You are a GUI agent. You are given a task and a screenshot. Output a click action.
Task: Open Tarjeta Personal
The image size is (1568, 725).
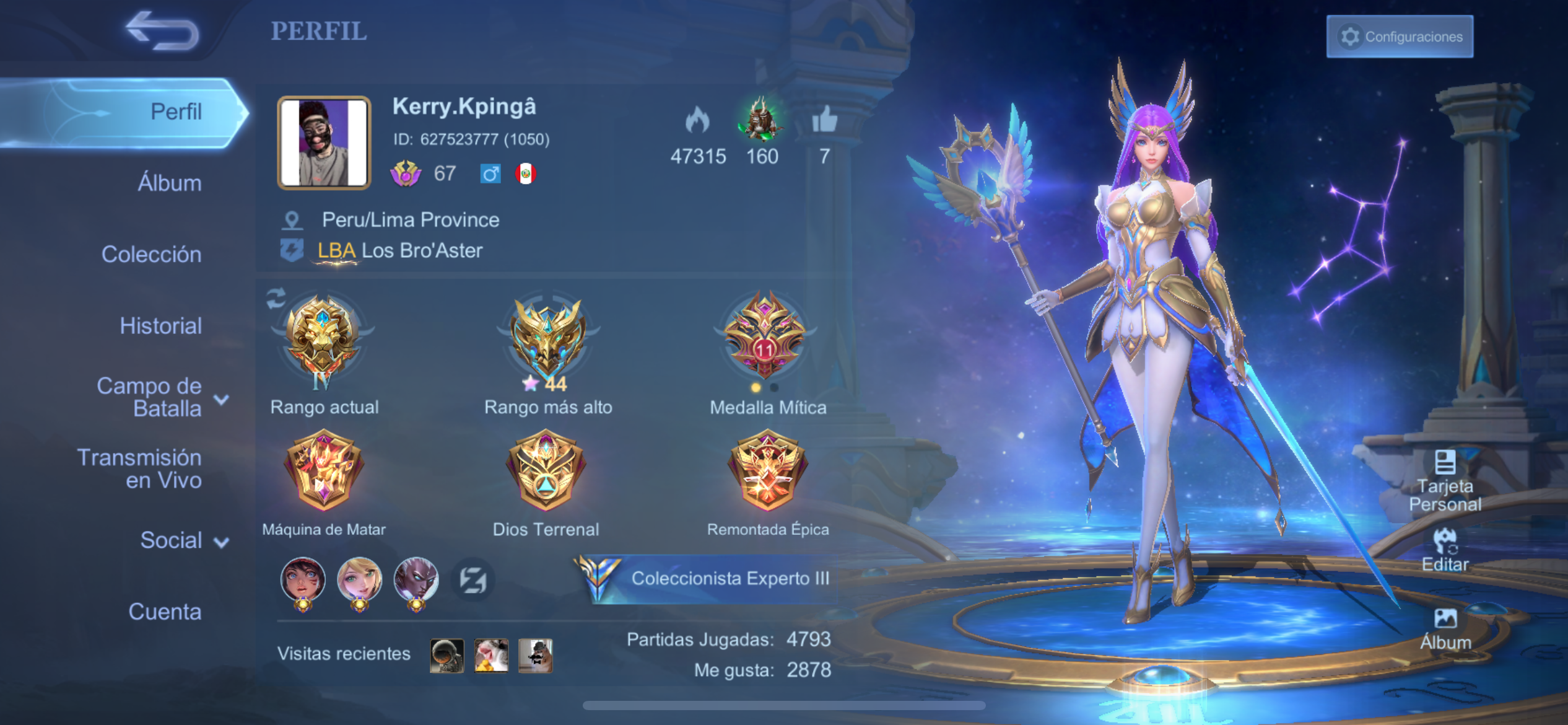coord(1445,480)
